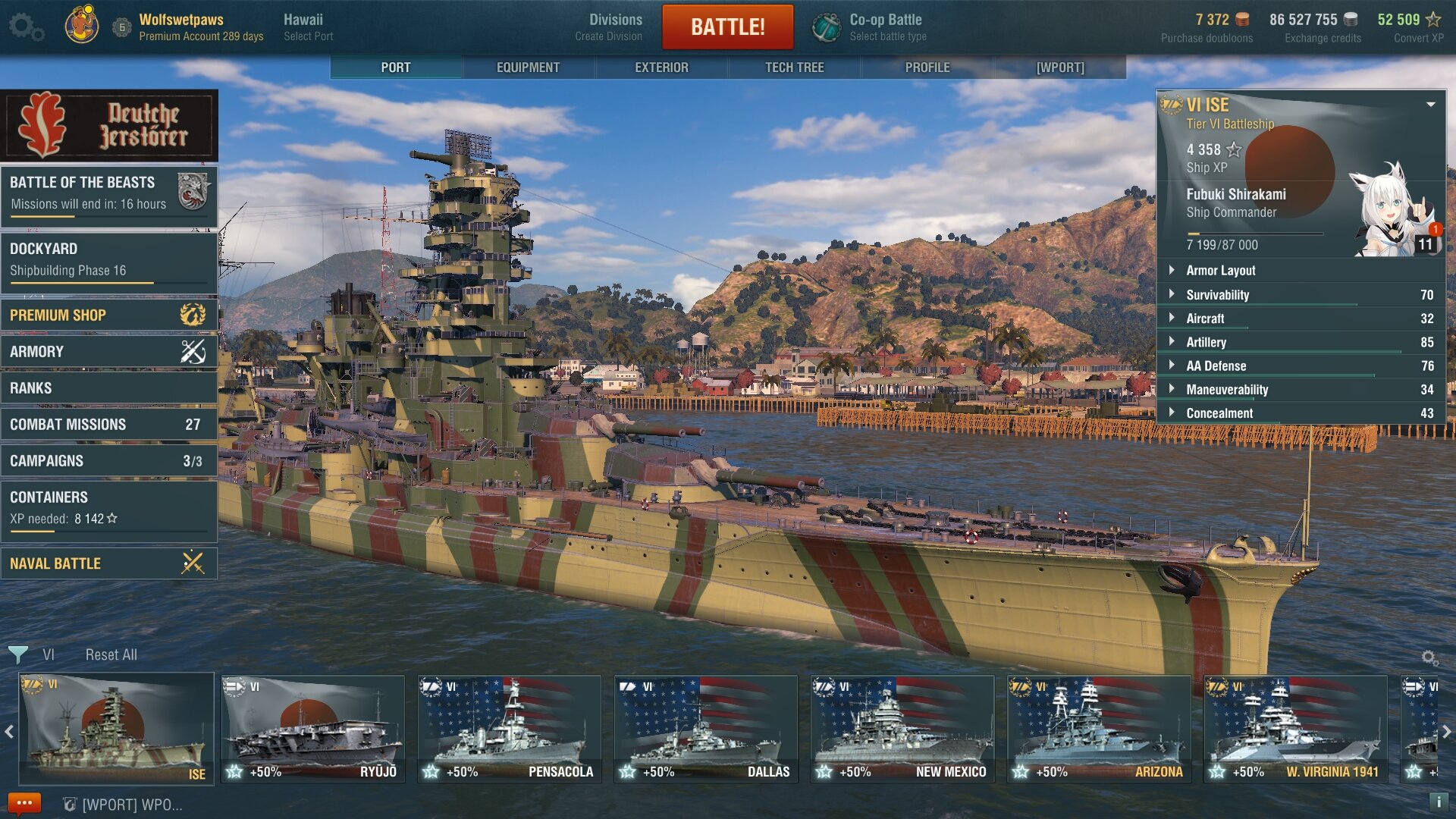Viewport: 1456px width, 819px height.
Task: Select the Ryujo carrier in the carousel
Action: 312,730
